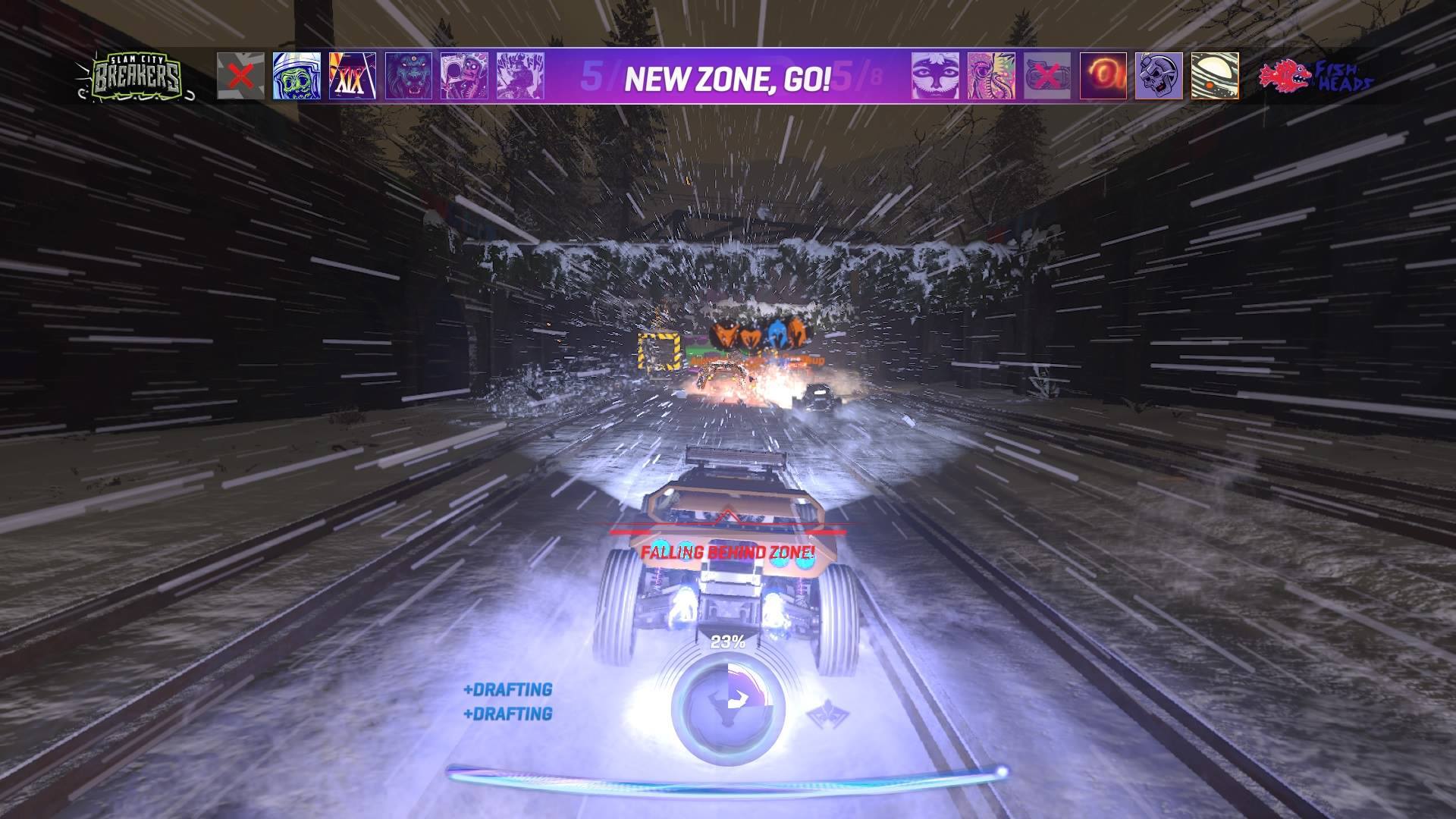Click the Slam City Breakers team logo
This screenshot has width=1456, height=819.
(136, 76)
